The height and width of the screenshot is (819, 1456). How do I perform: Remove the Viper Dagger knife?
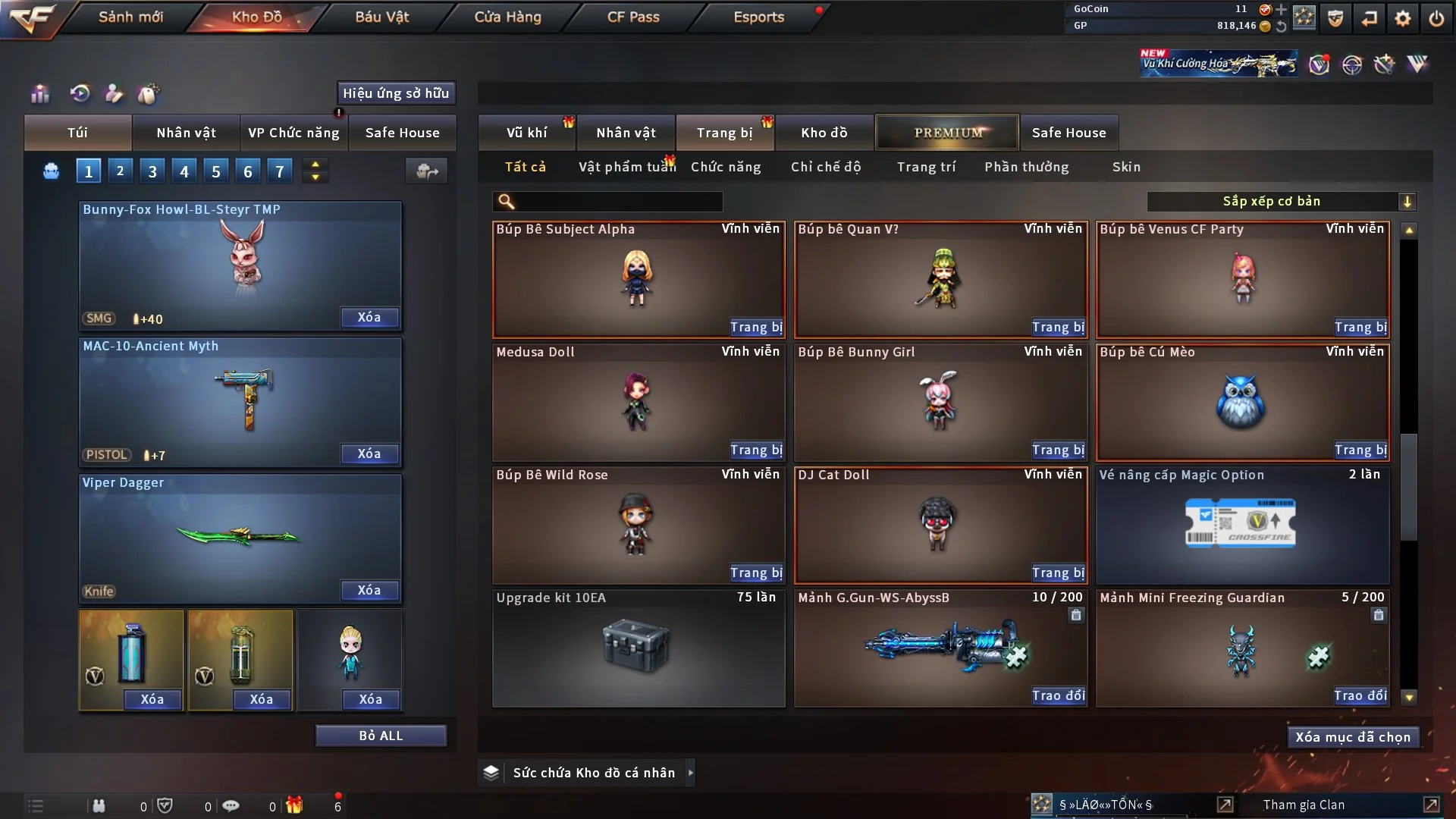point(369,590)
